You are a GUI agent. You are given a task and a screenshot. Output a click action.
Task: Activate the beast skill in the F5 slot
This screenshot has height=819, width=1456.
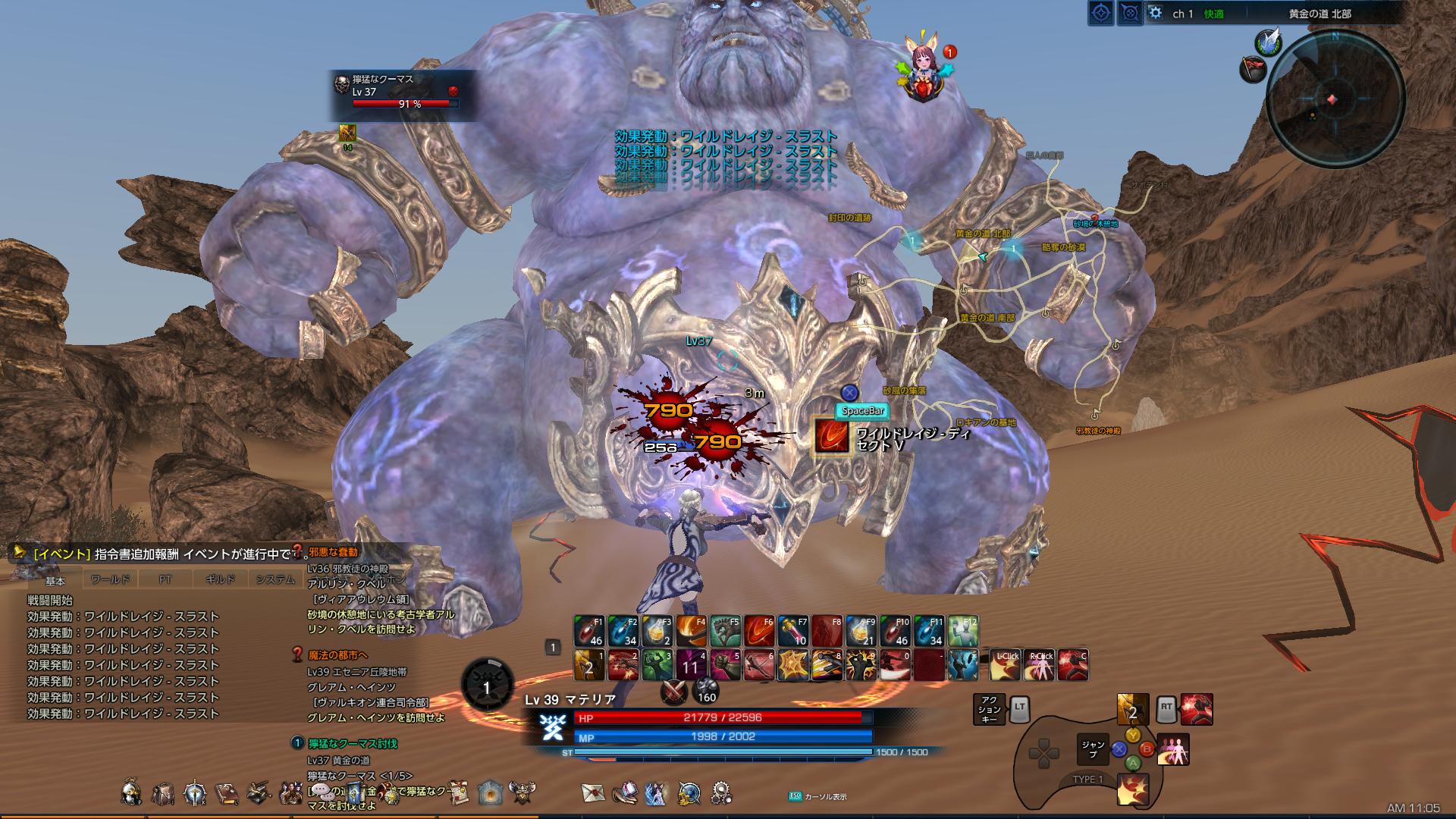tap(725, 631)
